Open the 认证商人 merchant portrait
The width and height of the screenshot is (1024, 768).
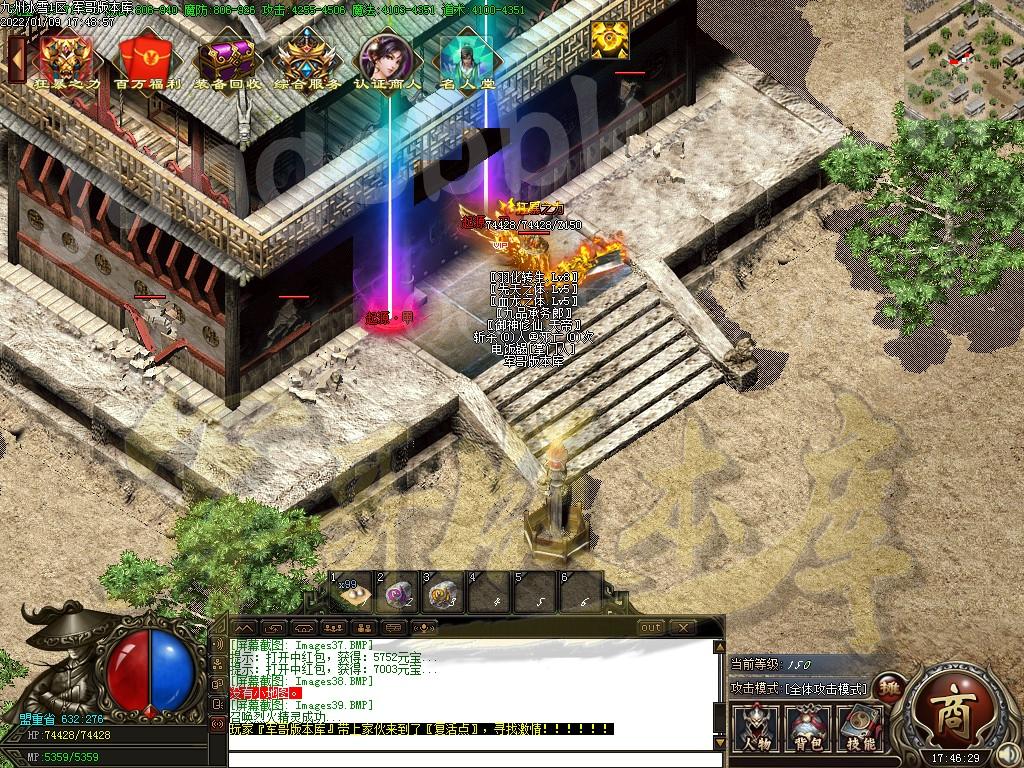click(388, 60)
